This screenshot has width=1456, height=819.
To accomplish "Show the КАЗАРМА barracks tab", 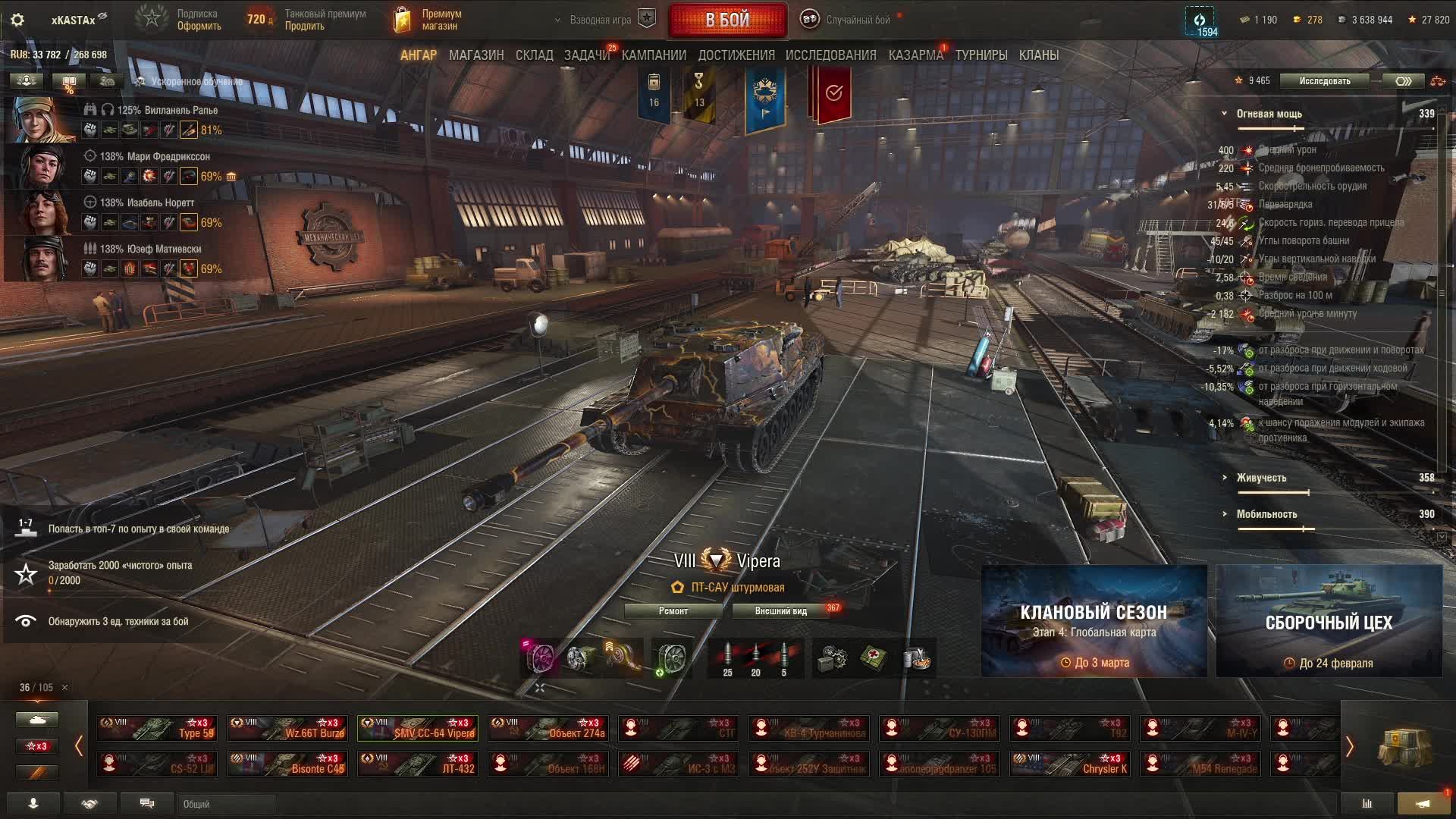I will pyautogui.click(x=915, y=55).
